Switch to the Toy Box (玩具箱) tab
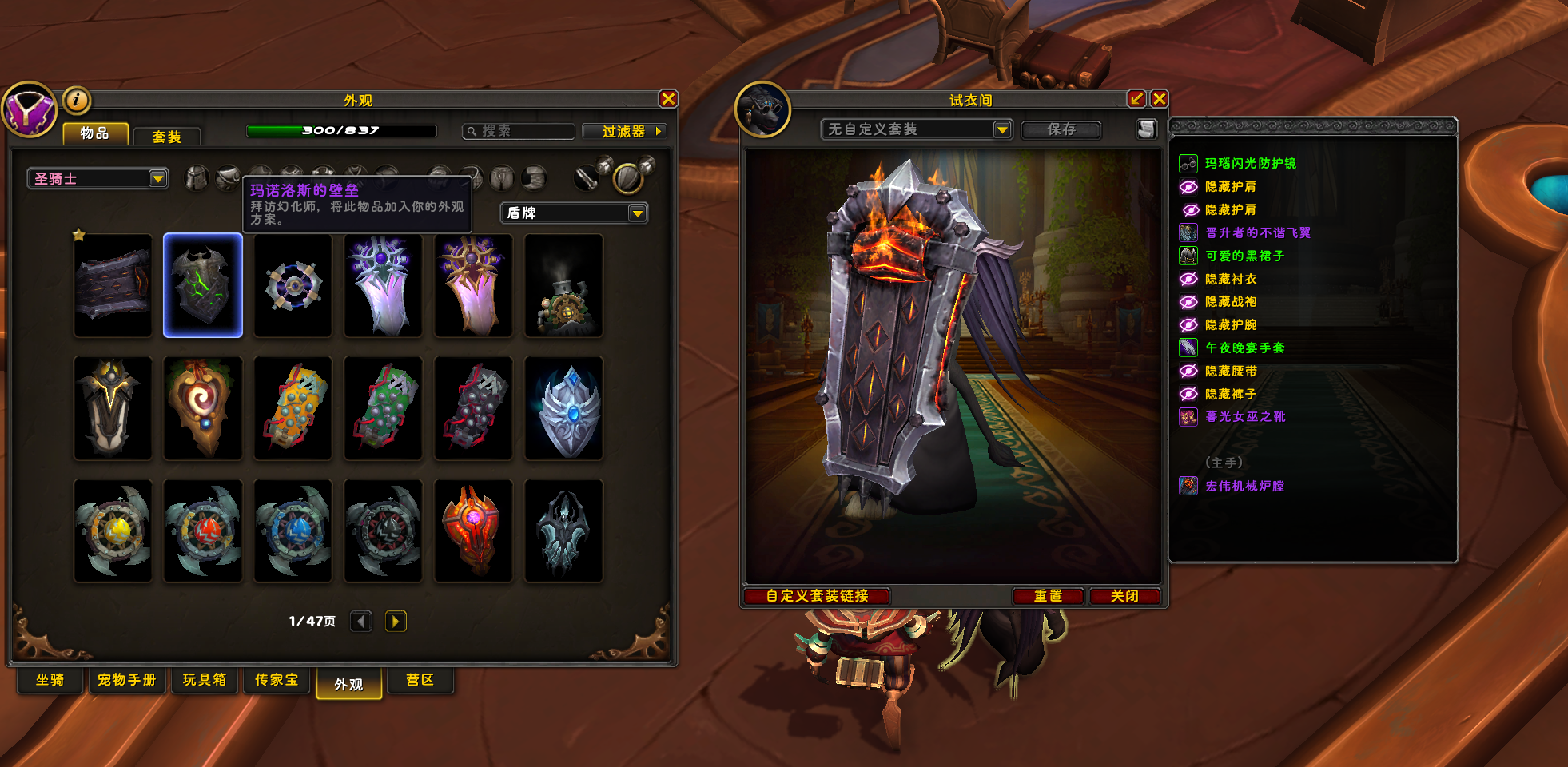The image size is (1568, 767). [204, 680]
